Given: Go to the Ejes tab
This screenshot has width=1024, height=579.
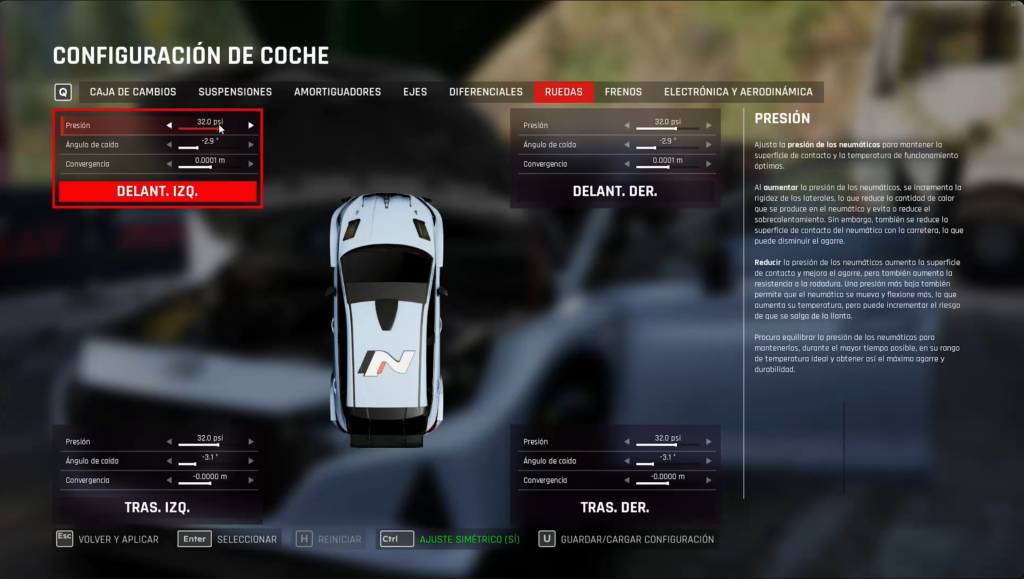Looking at the screenshot, I should point(415,92).
